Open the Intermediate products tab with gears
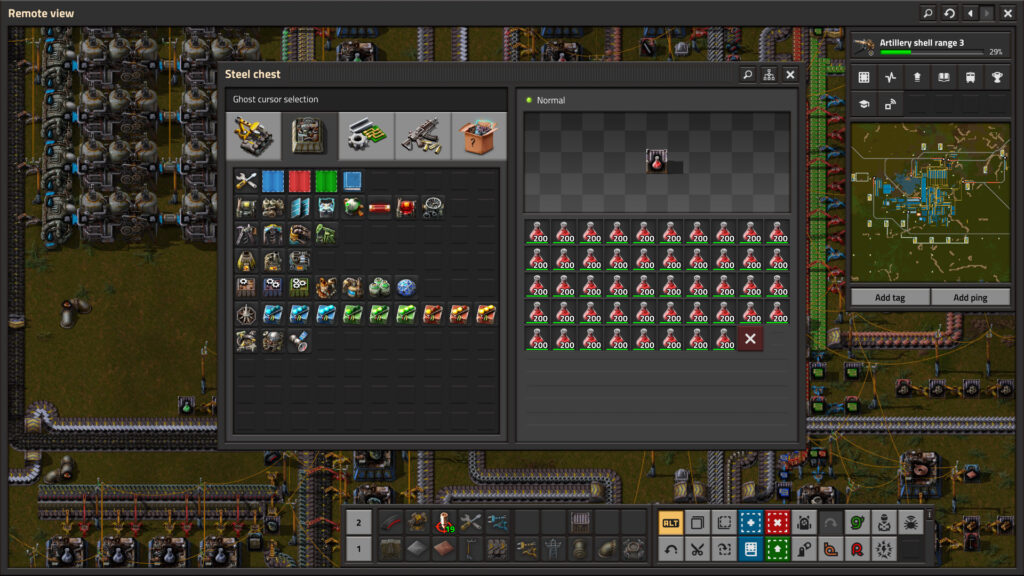This screenshot has width=1024, height=576. coord(366,136)
